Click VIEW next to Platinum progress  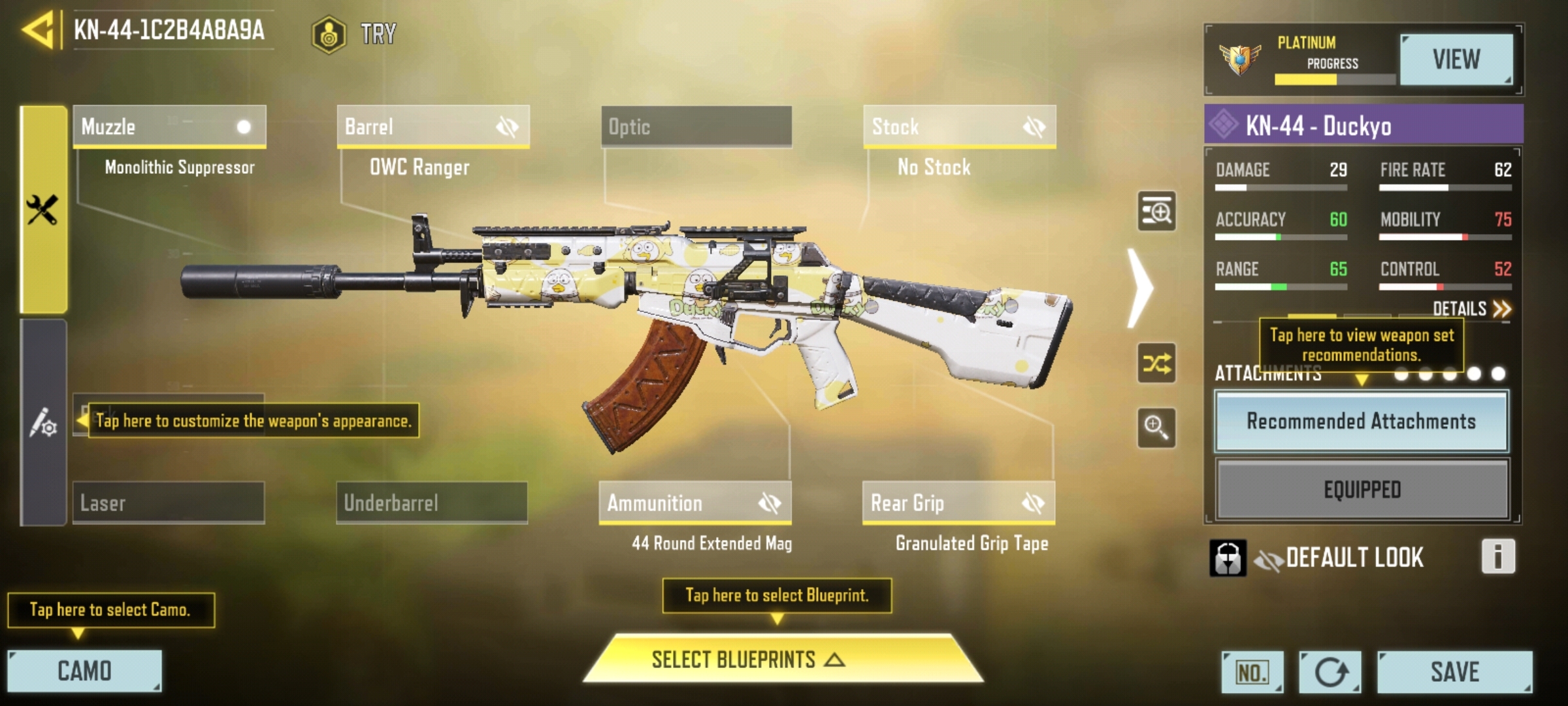point(1457,59)
